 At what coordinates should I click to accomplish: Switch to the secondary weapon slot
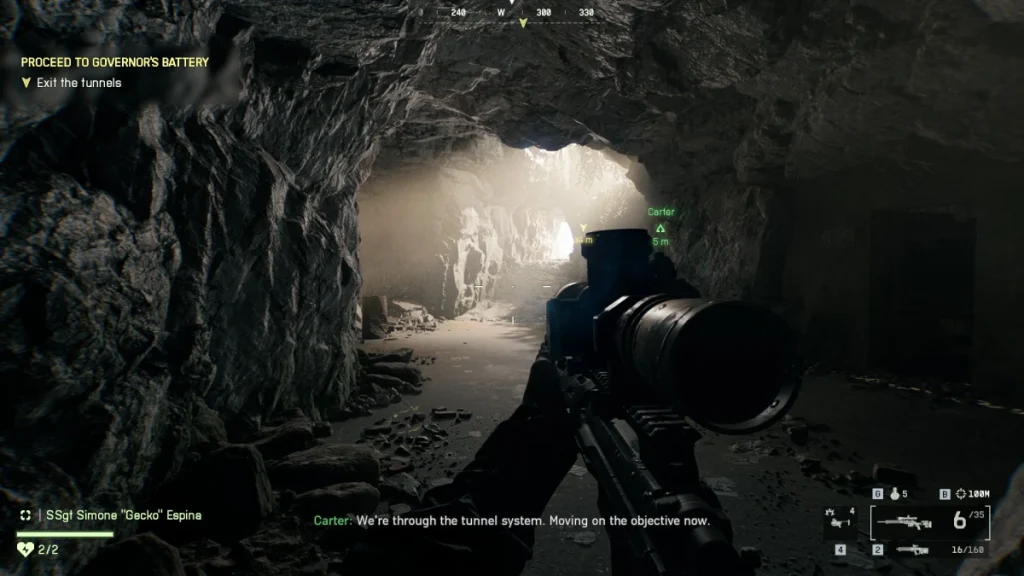click(911, 549)
